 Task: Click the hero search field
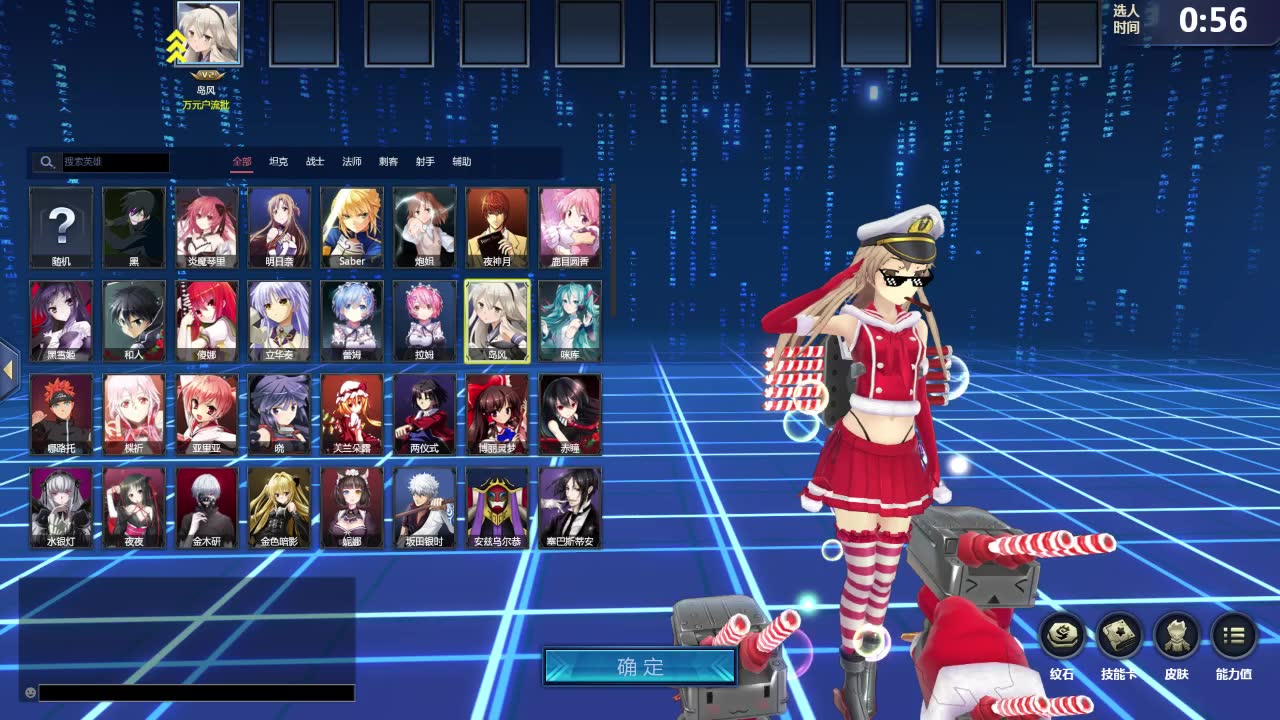[115, 162]
